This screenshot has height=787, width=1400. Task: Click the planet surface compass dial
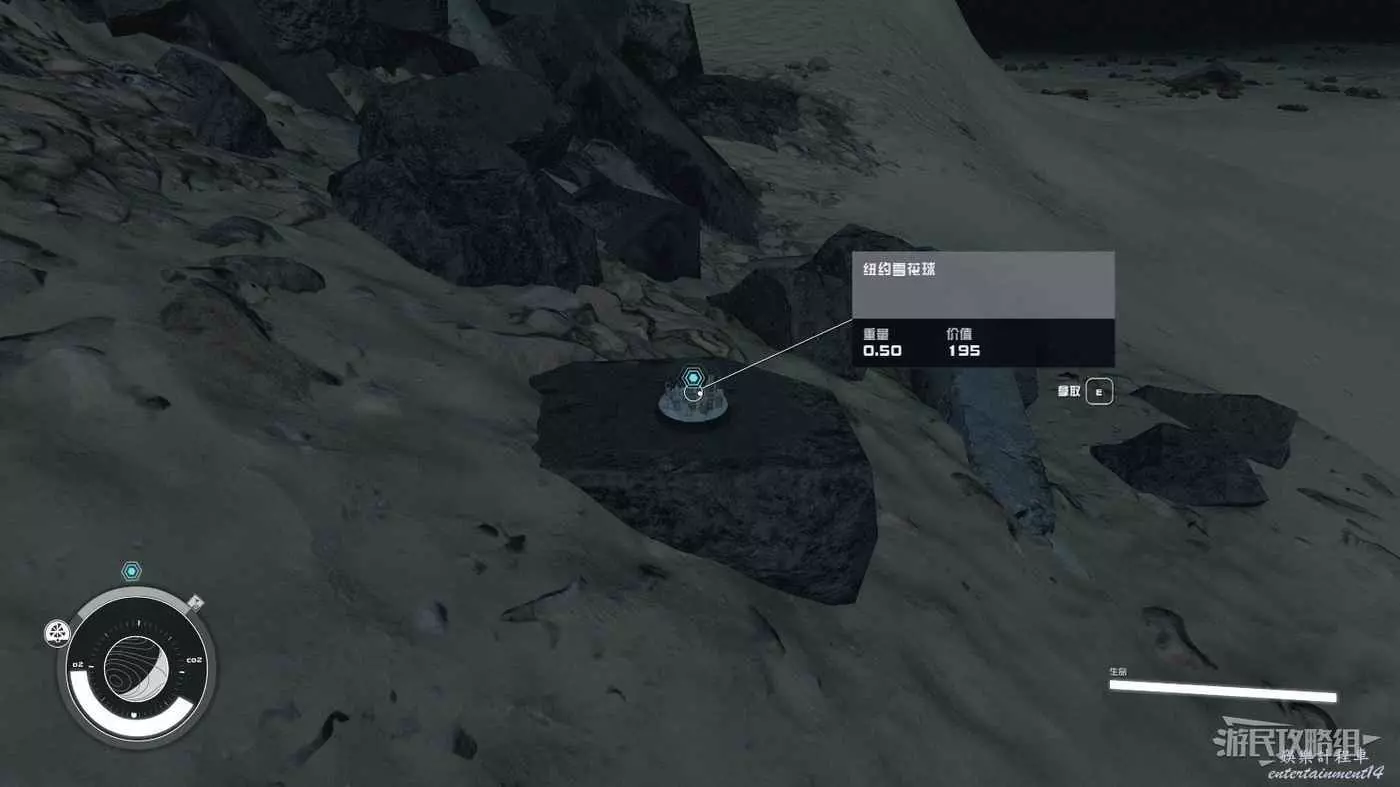tap(136, 667)
